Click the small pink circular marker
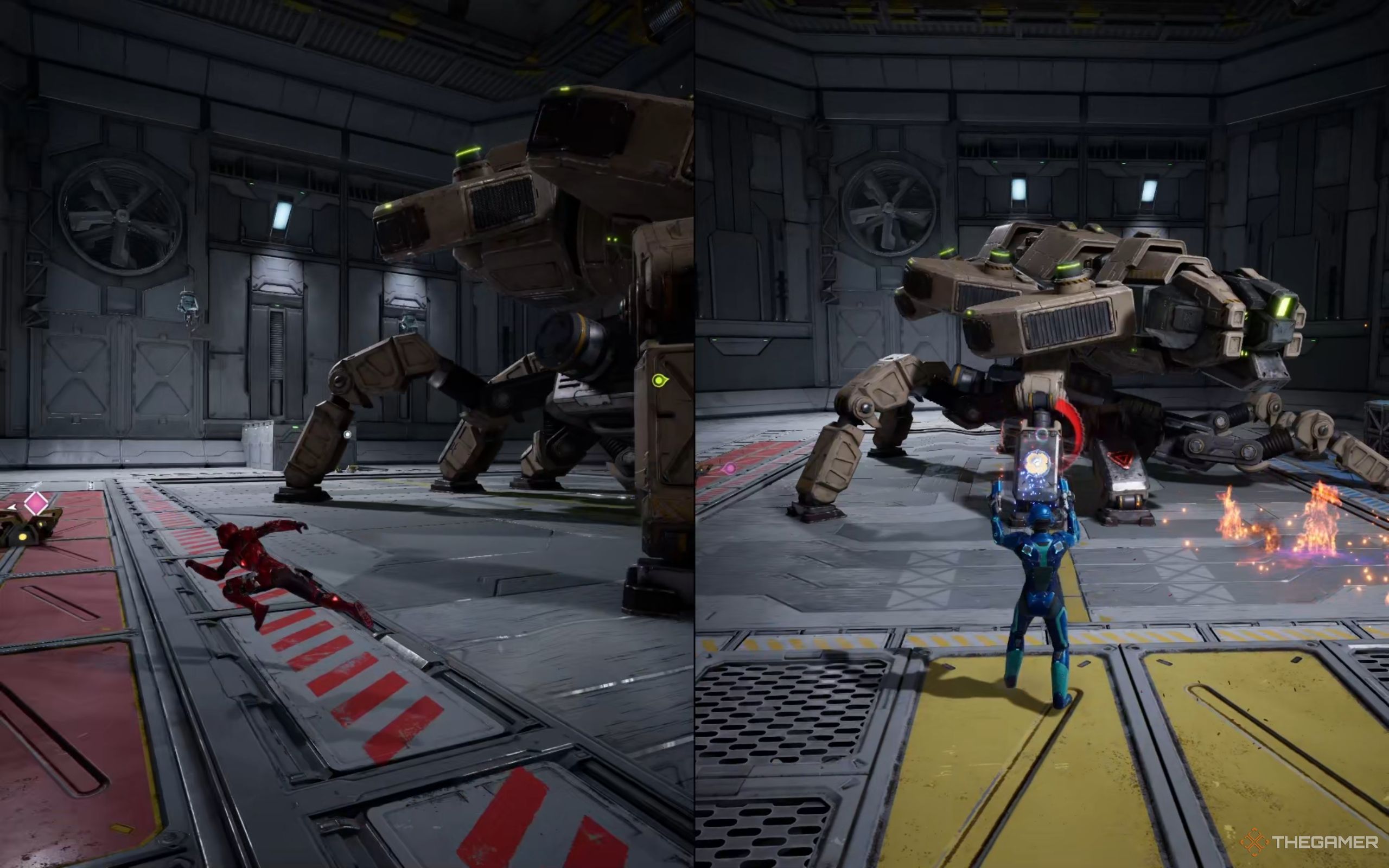 (x=730, y=468)
